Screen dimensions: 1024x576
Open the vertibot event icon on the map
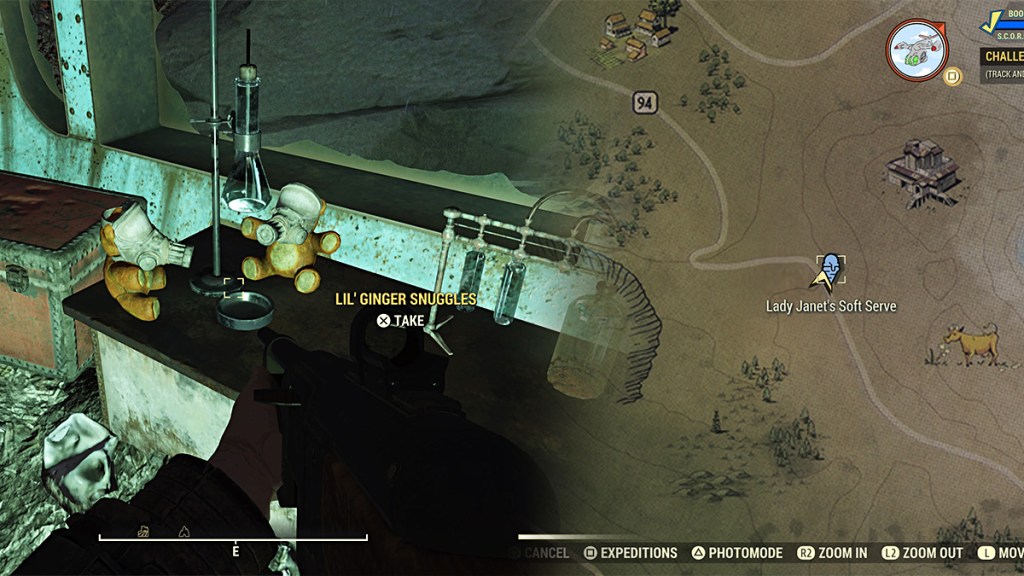click(917, 50)
